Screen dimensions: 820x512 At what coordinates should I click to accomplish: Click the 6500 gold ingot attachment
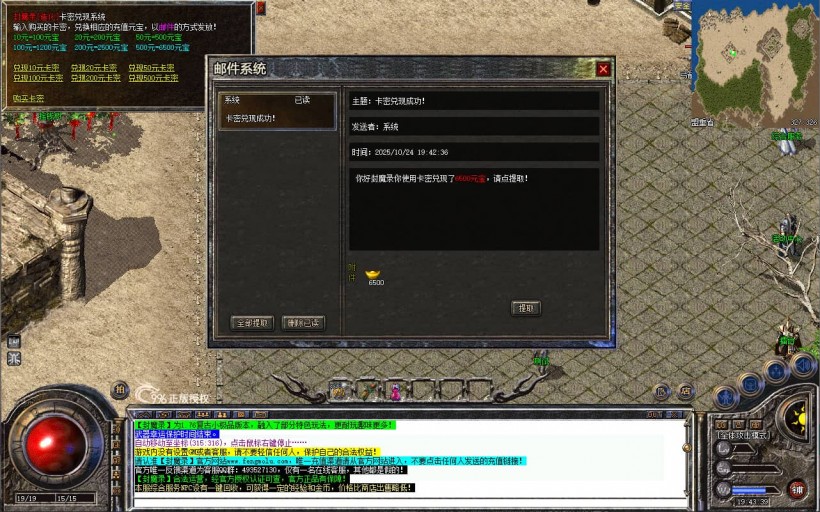(375, 273)
